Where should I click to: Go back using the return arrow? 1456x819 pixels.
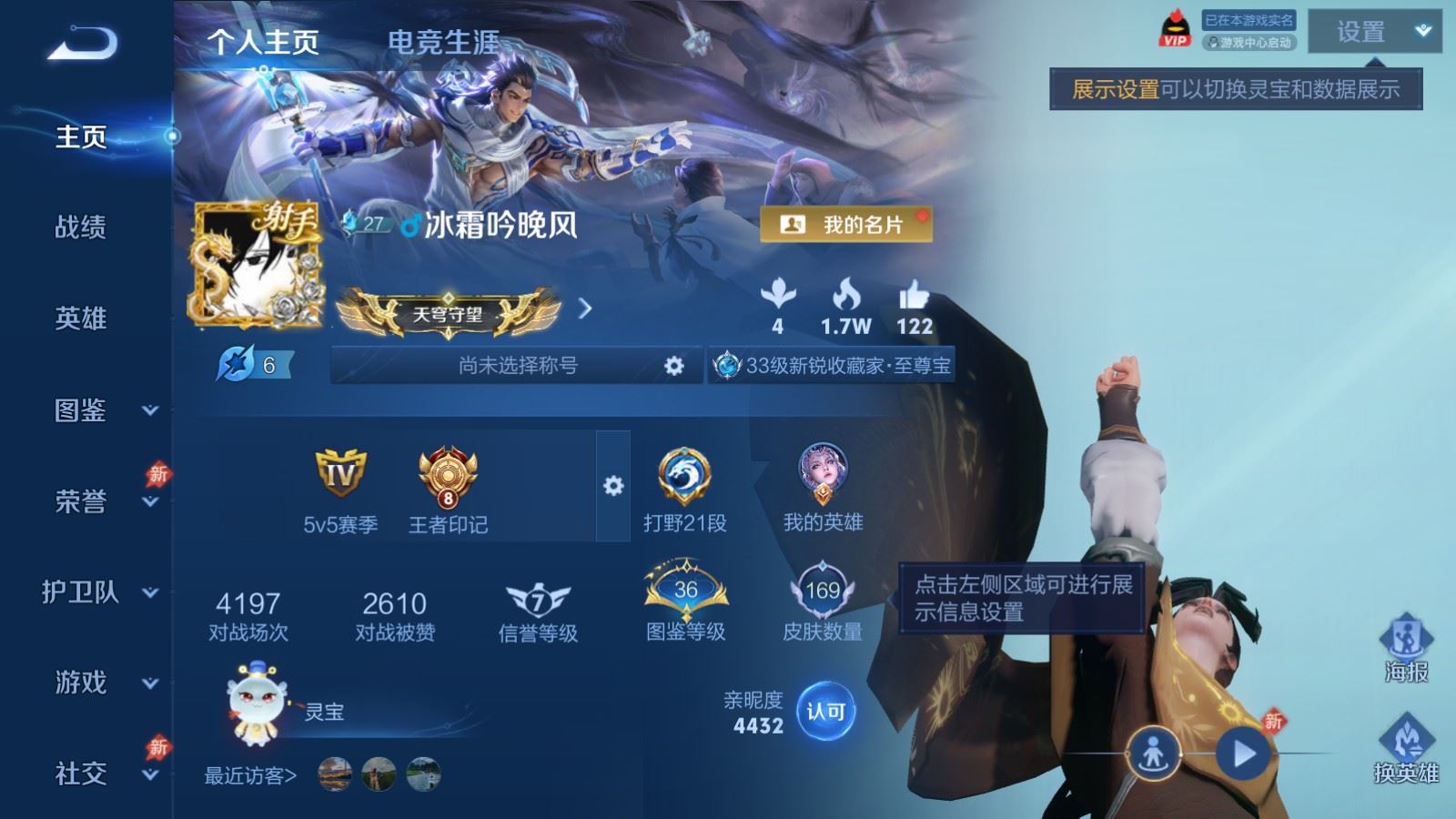click(82, 43)
